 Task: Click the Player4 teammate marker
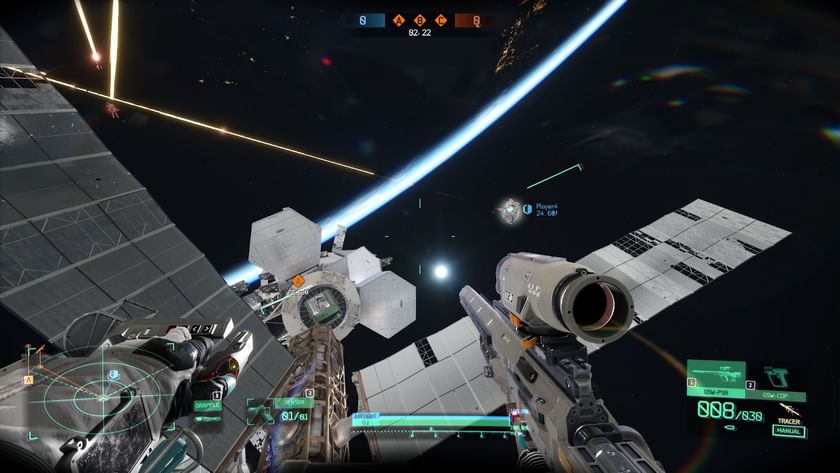coord(512,210)
